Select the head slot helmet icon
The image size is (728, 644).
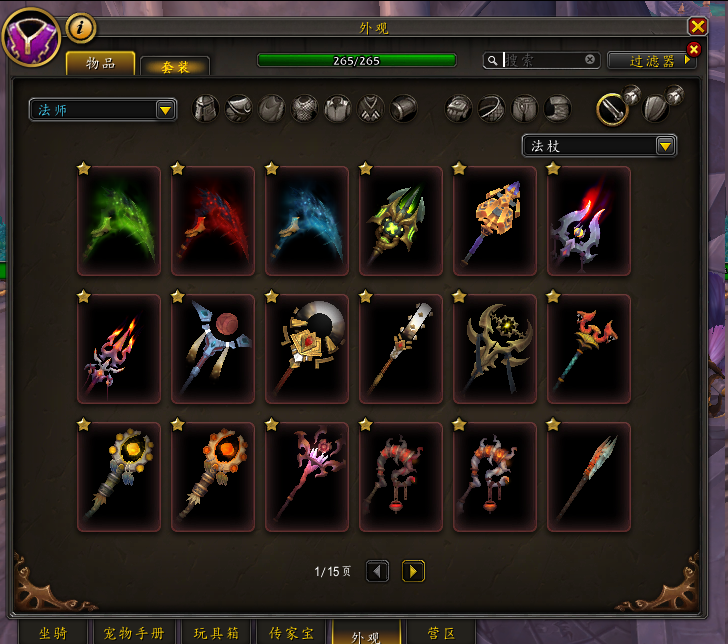pos(205,108)
